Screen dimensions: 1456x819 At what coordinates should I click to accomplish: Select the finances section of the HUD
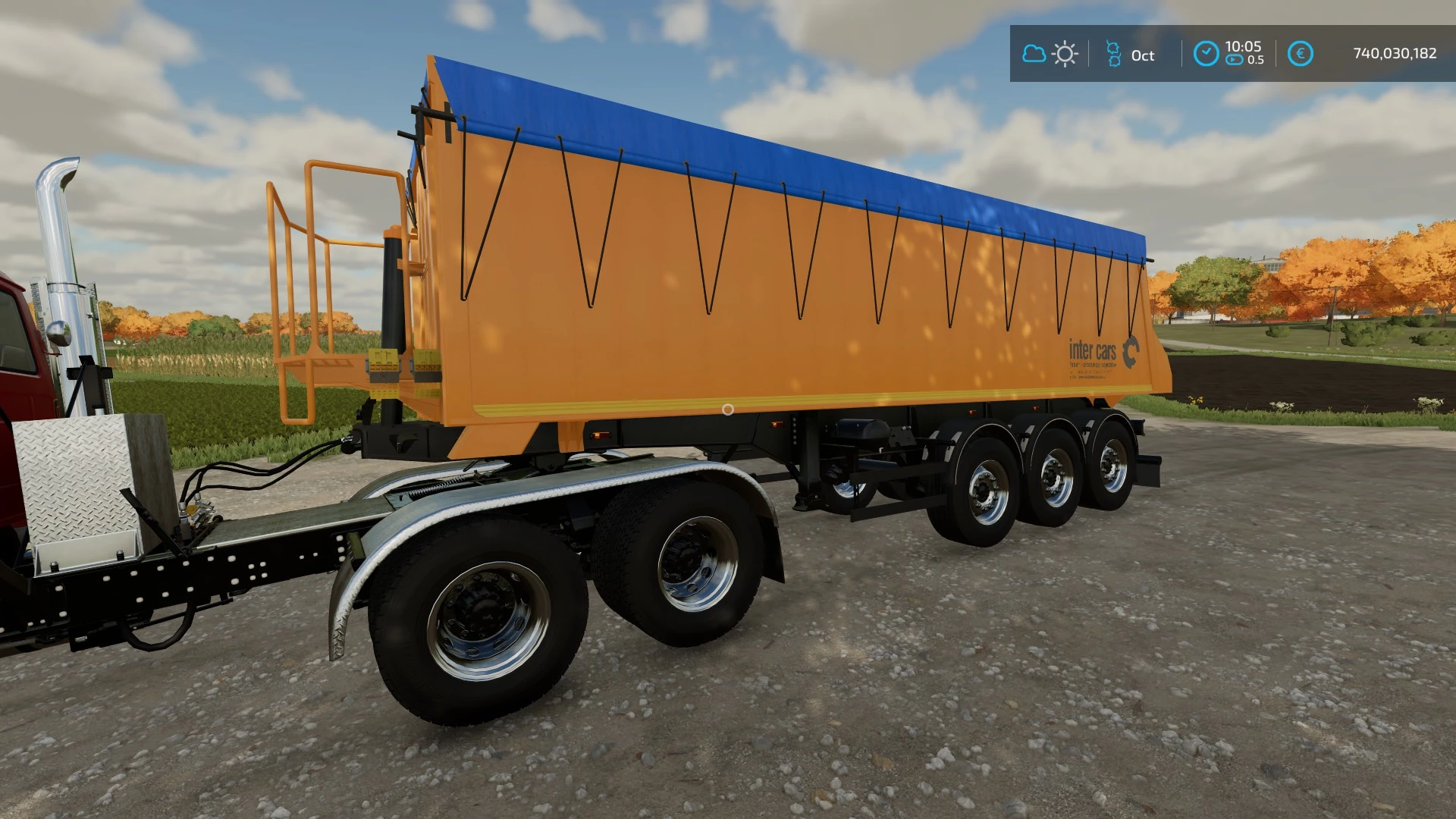(x=1357, y=53)
